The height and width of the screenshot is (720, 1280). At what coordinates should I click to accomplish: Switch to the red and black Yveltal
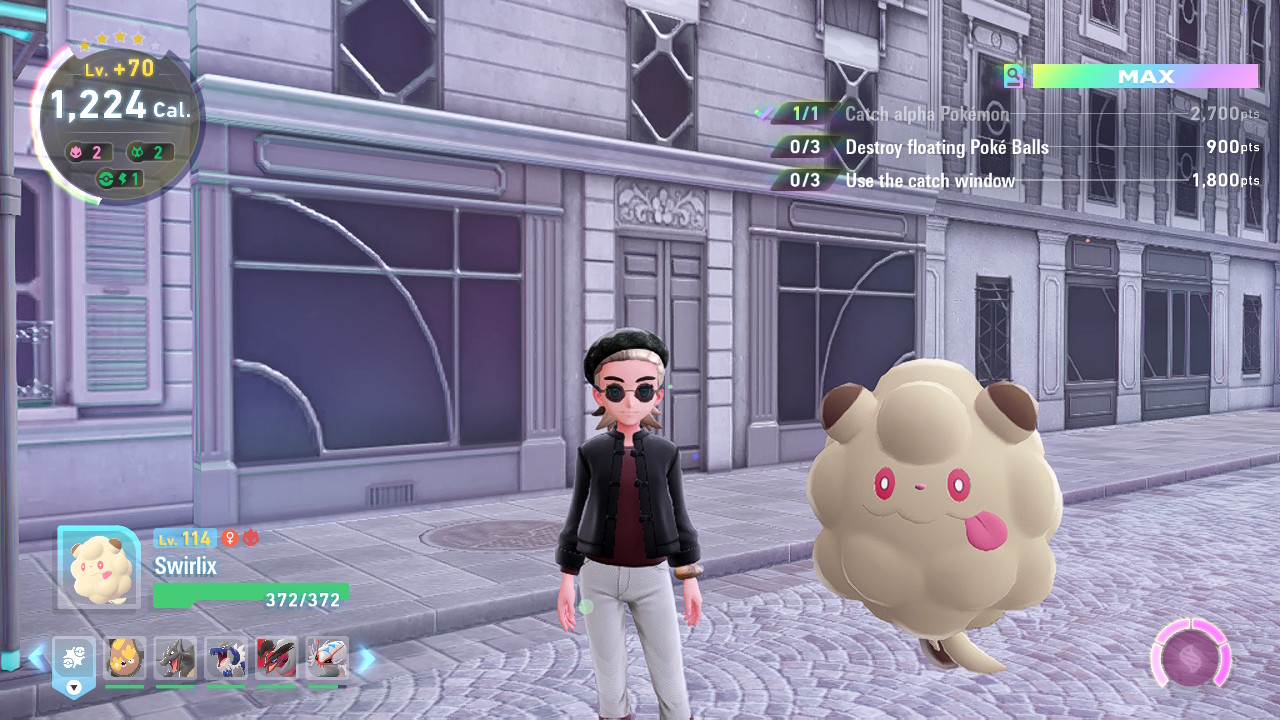(277, 659)
